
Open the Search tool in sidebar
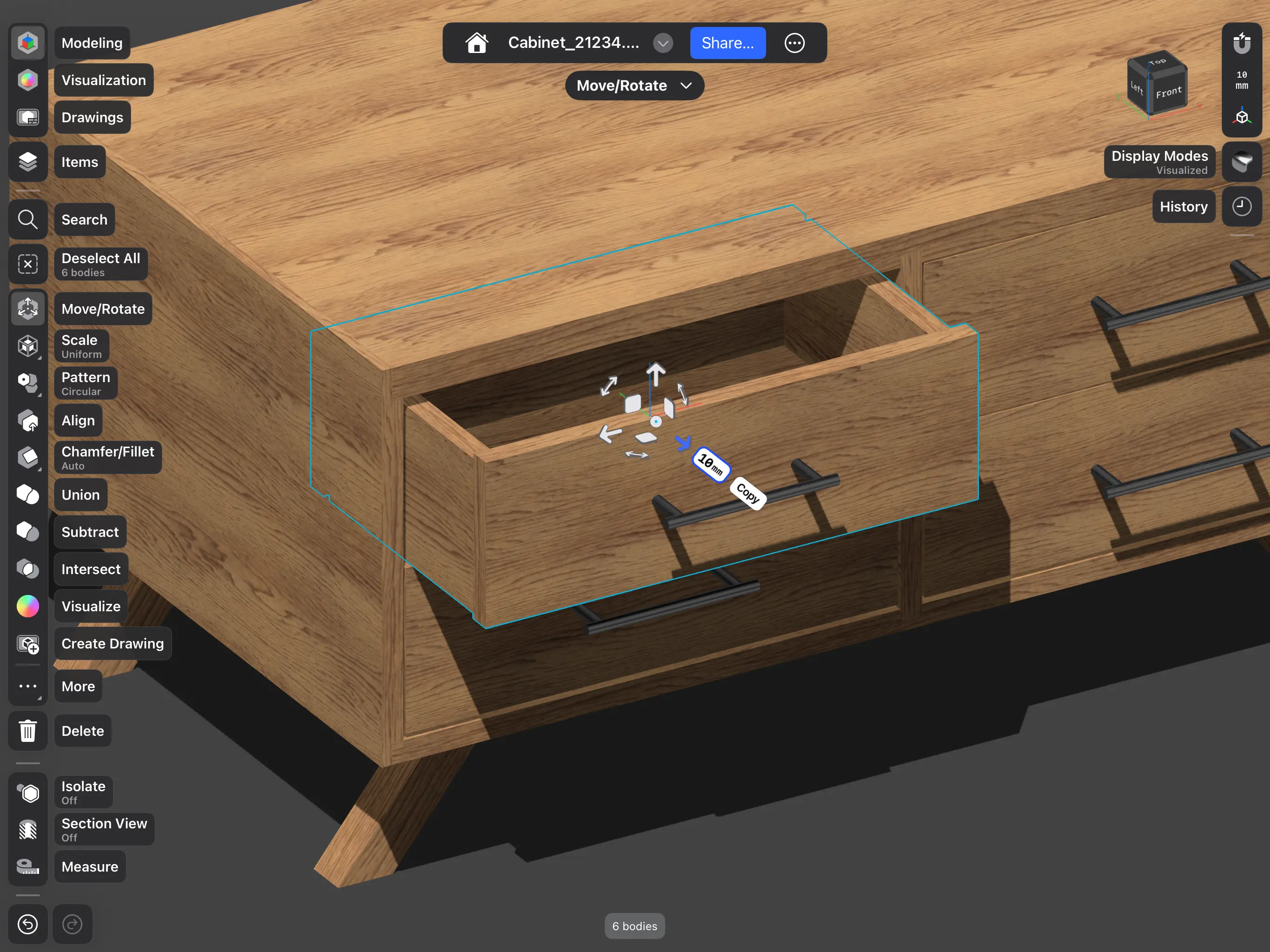click(27, 219)
